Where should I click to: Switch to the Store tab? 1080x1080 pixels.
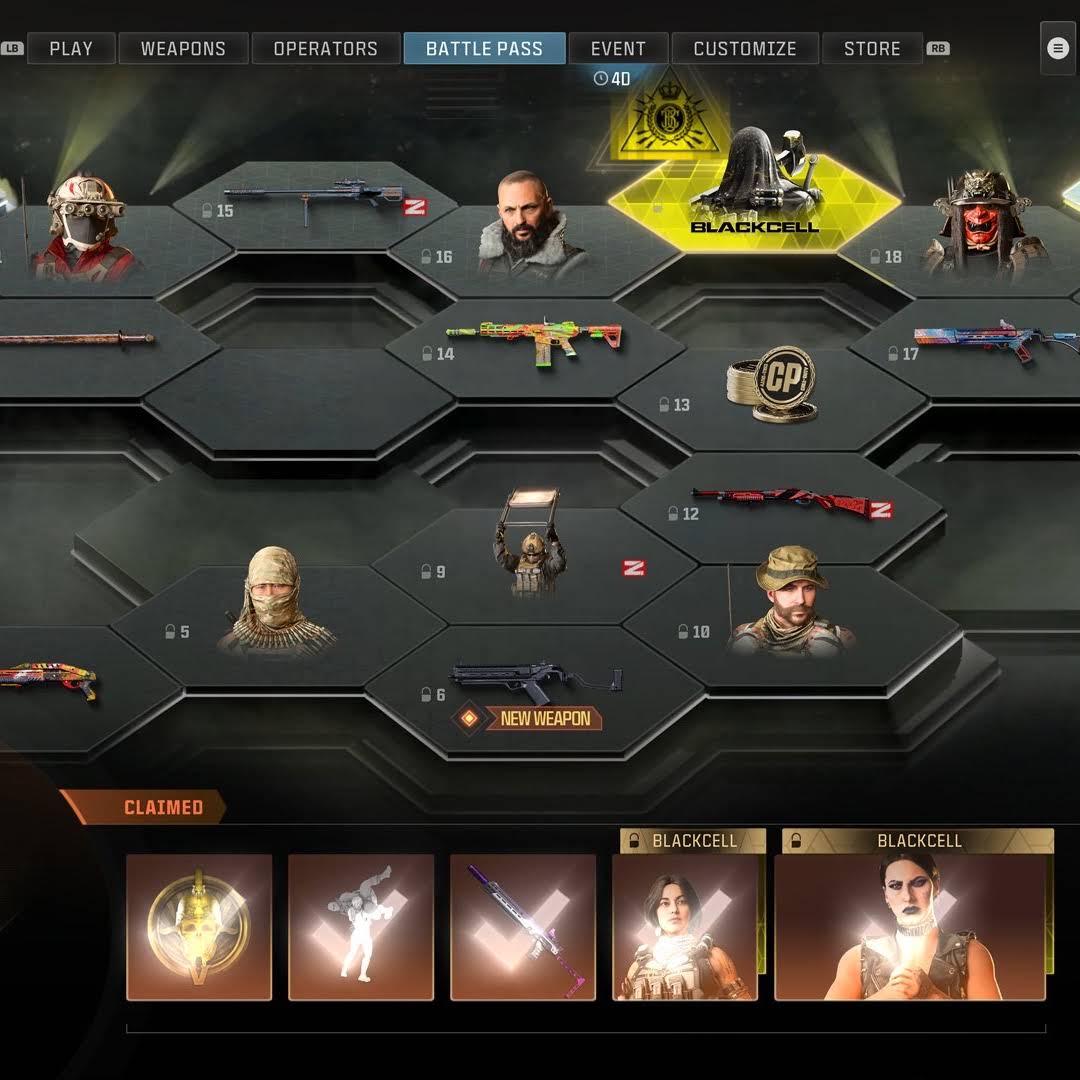click(872, 48)
